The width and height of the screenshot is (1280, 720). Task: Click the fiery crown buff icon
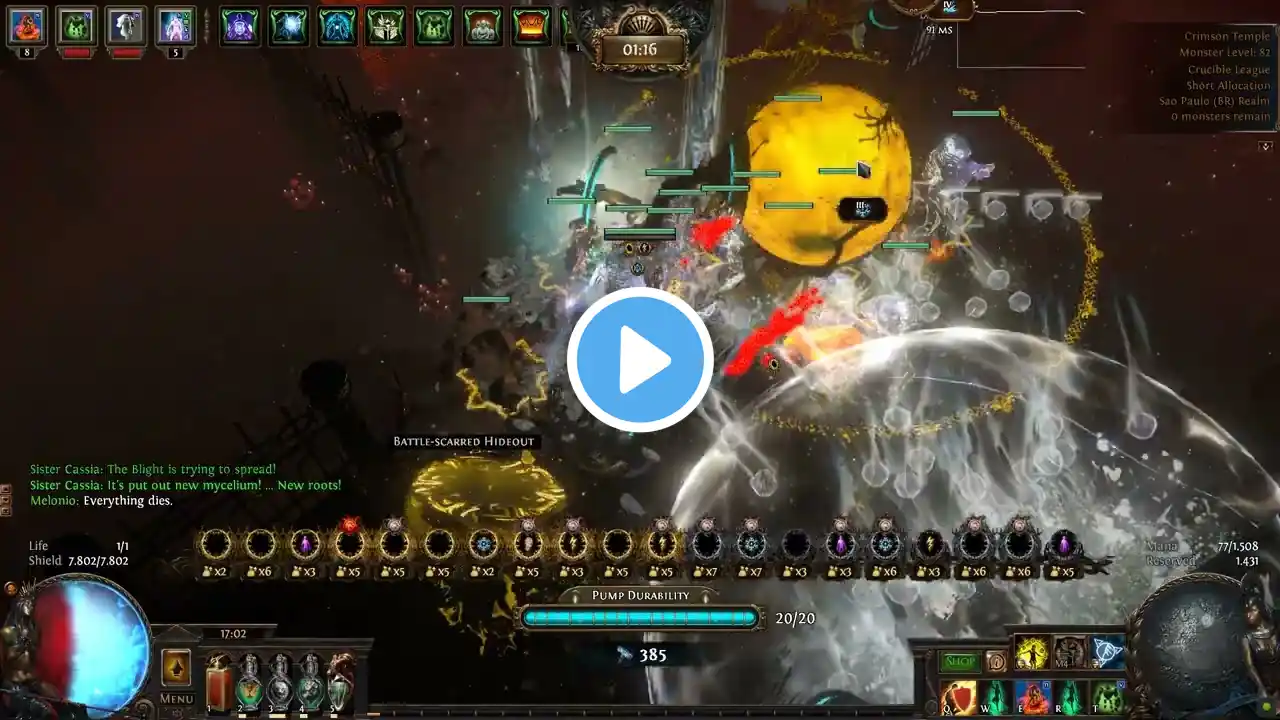[532, 25]
